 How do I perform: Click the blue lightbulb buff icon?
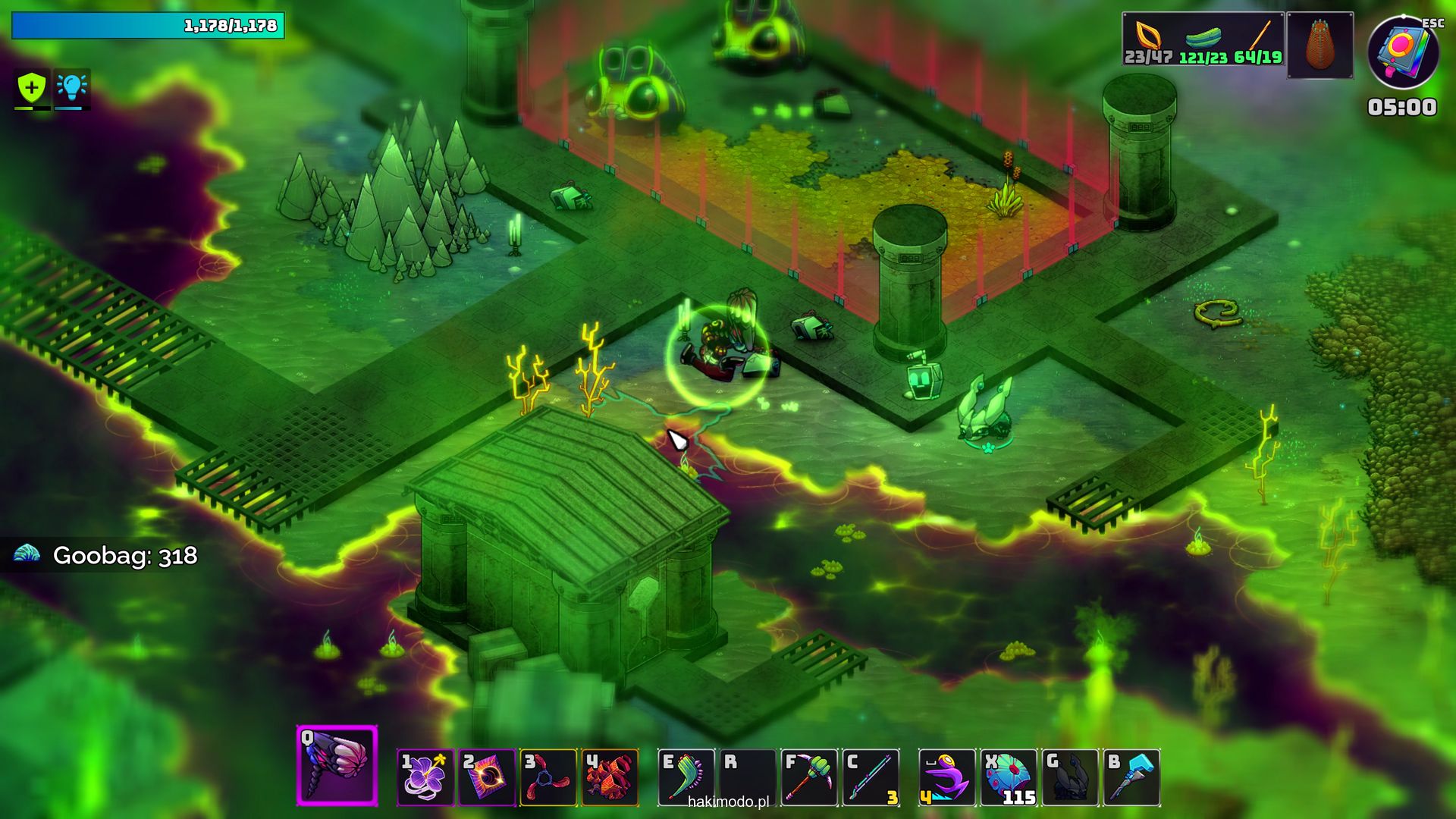click(71, 88)
